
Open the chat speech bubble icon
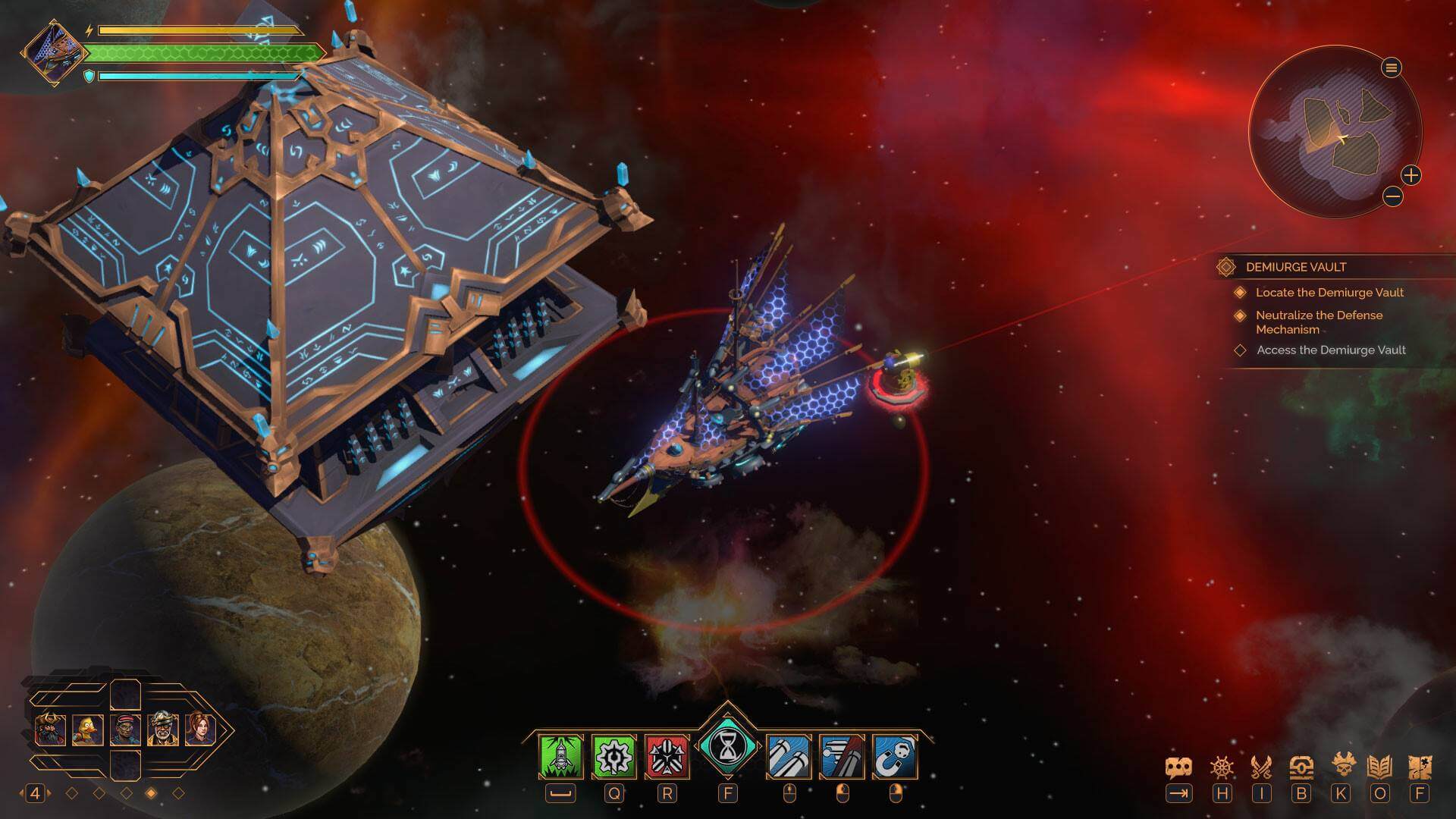pos(1178,767)
